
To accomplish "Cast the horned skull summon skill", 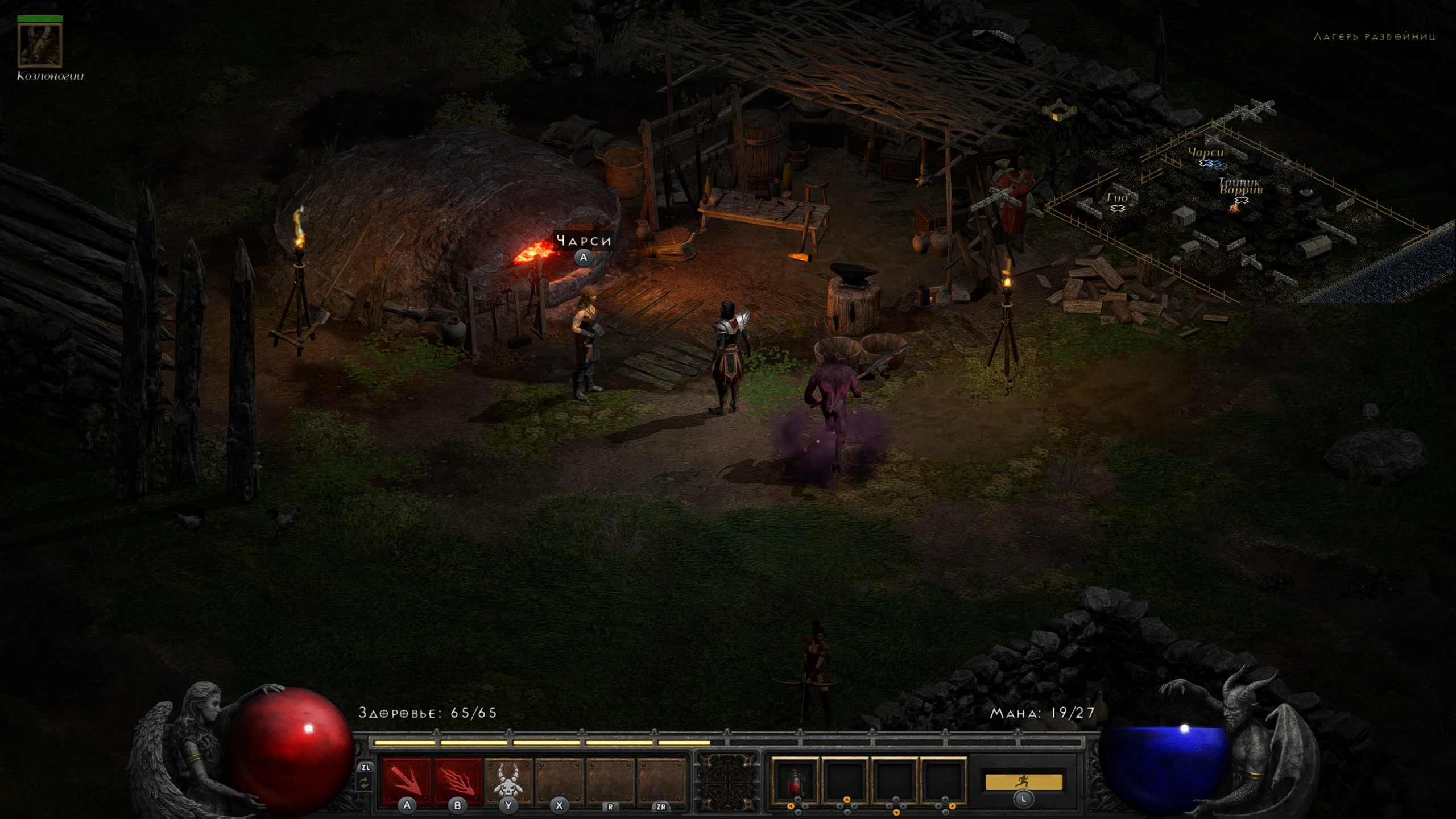I will [x=508, y=780].
